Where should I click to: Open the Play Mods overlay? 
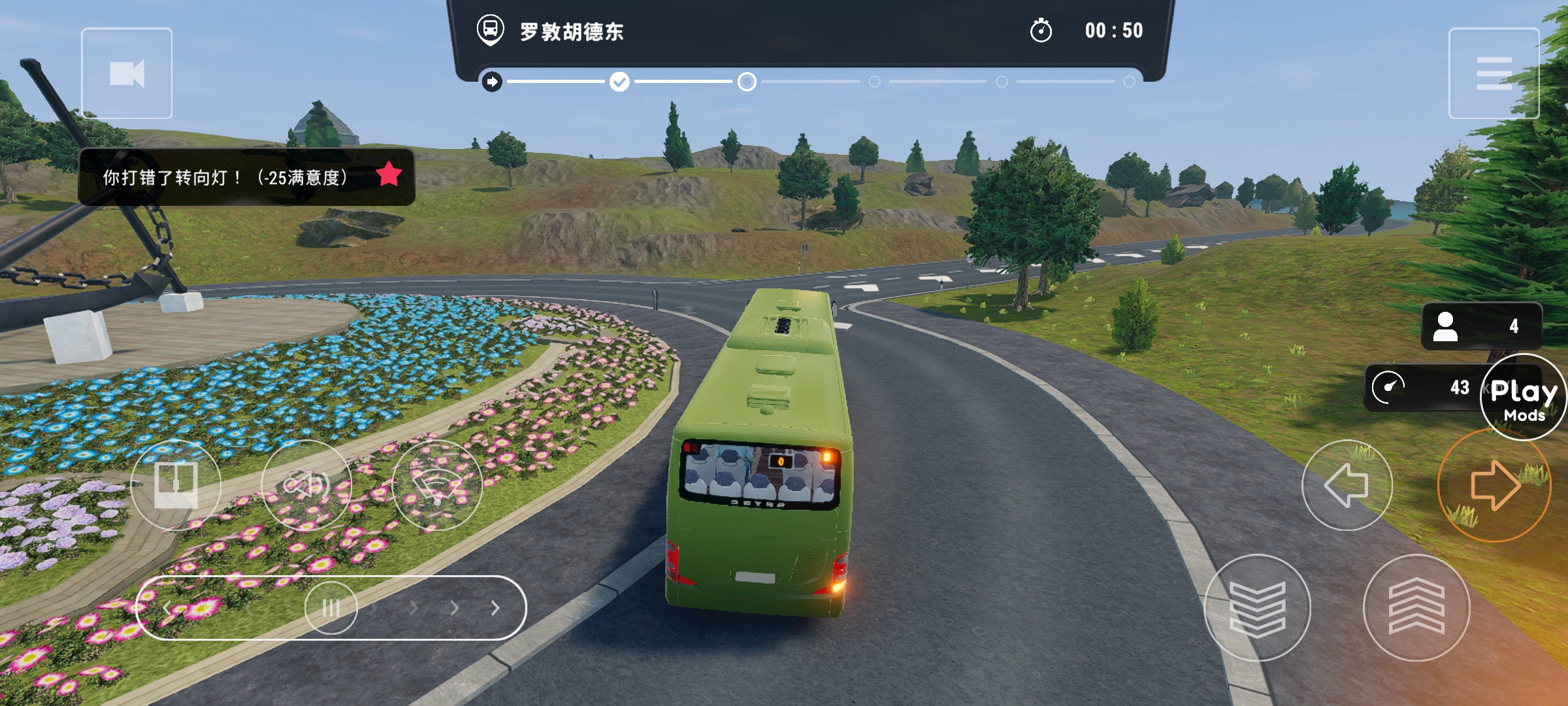click(1523, 397)
